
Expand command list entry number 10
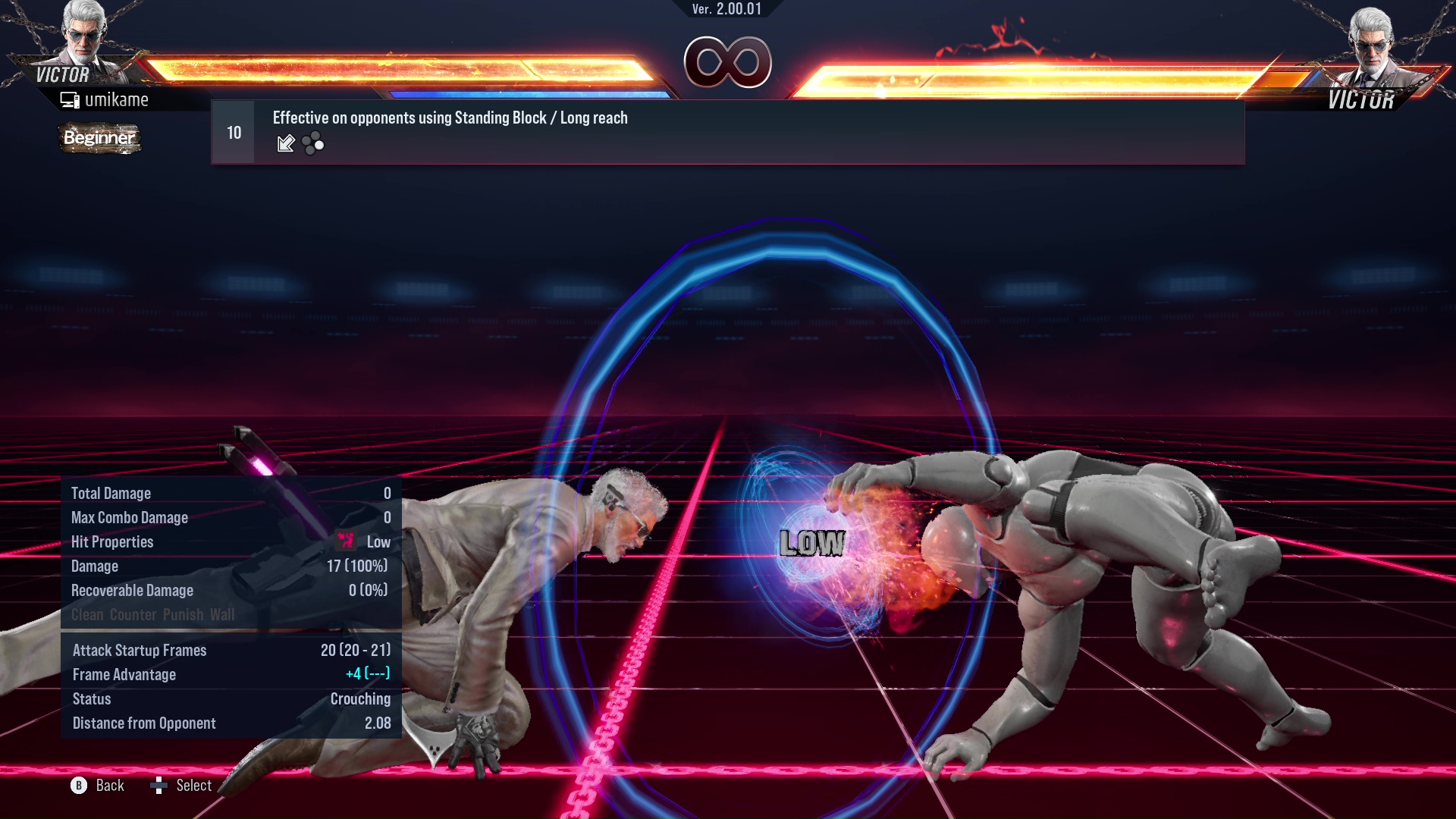(x=232, y=131)
